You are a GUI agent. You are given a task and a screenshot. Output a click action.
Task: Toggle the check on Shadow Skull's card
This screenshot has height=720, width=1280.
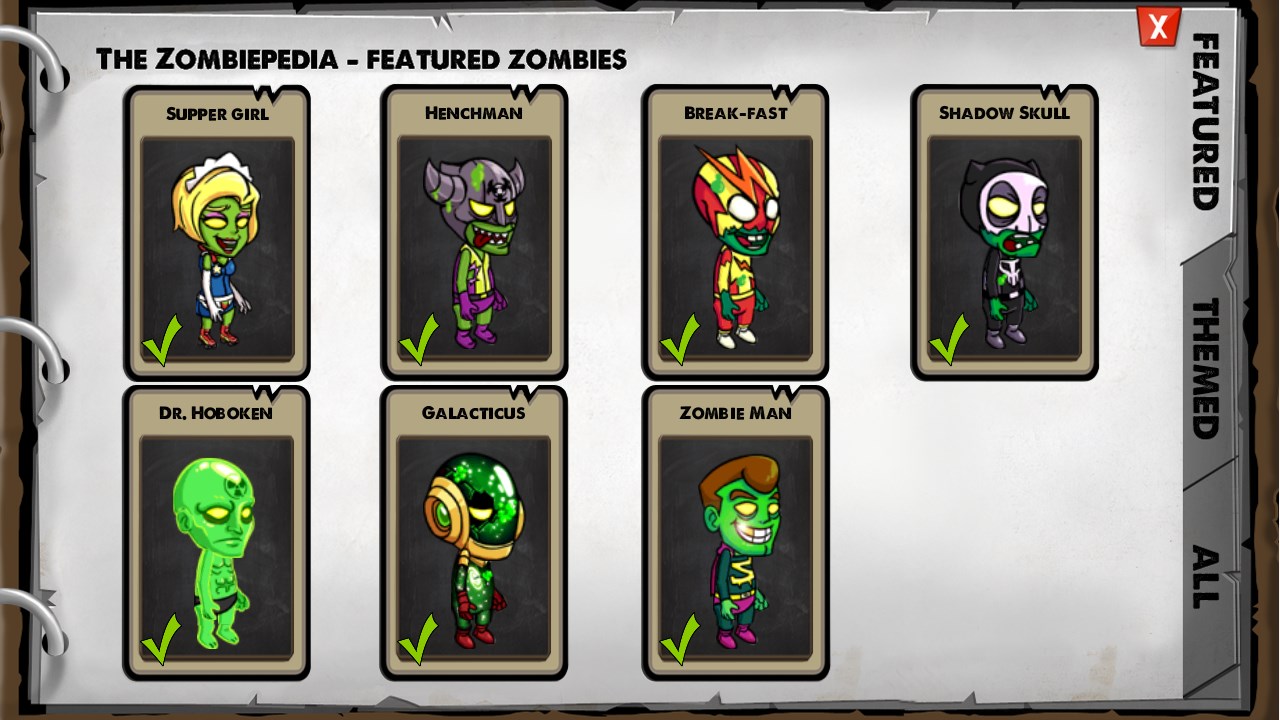point(951,340)
